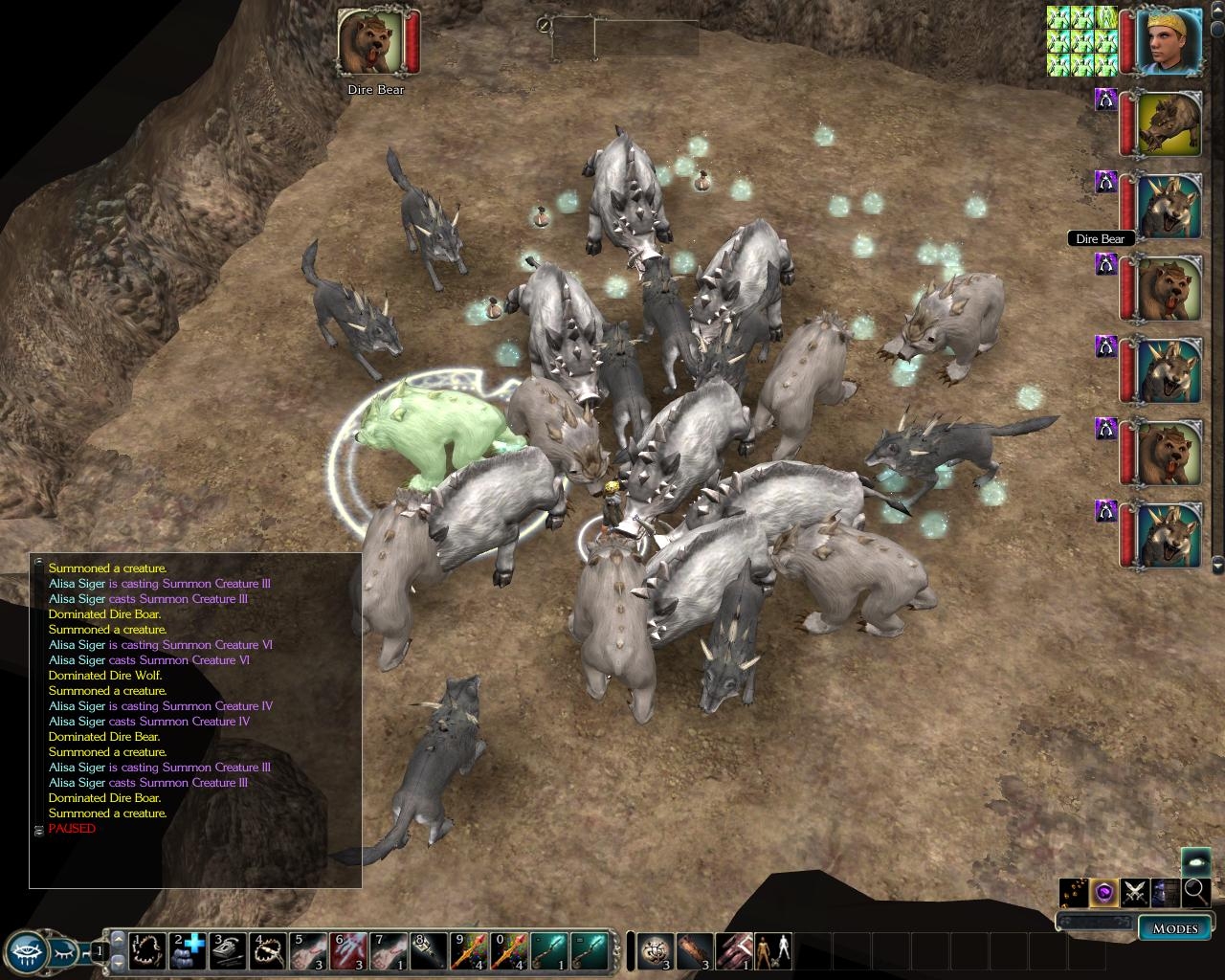The height and width of the screenshot is (980, 1225).
Task: Use the mace item in slot 8
Action: [428, 950]
